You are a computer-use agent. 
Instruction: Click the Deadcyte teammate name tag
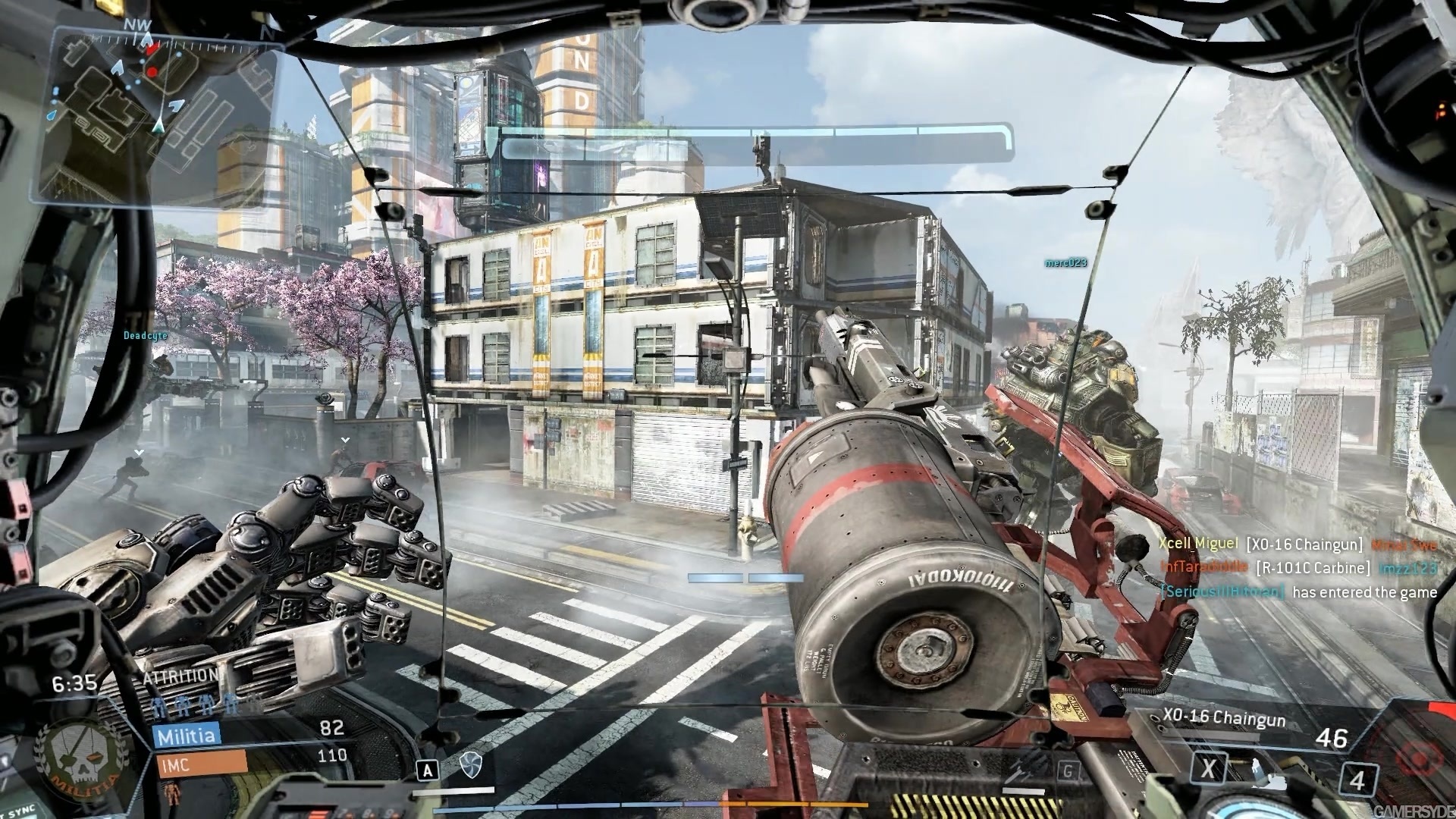point(145,334)
